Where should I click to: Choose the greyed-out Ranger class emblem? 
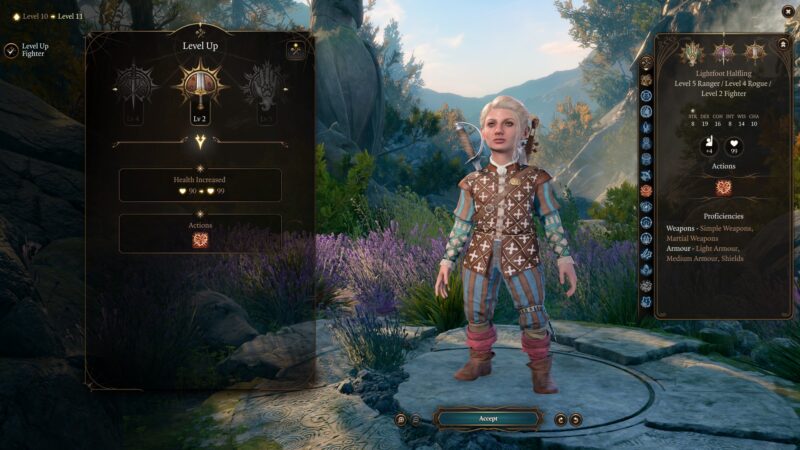tap(134, 89)
